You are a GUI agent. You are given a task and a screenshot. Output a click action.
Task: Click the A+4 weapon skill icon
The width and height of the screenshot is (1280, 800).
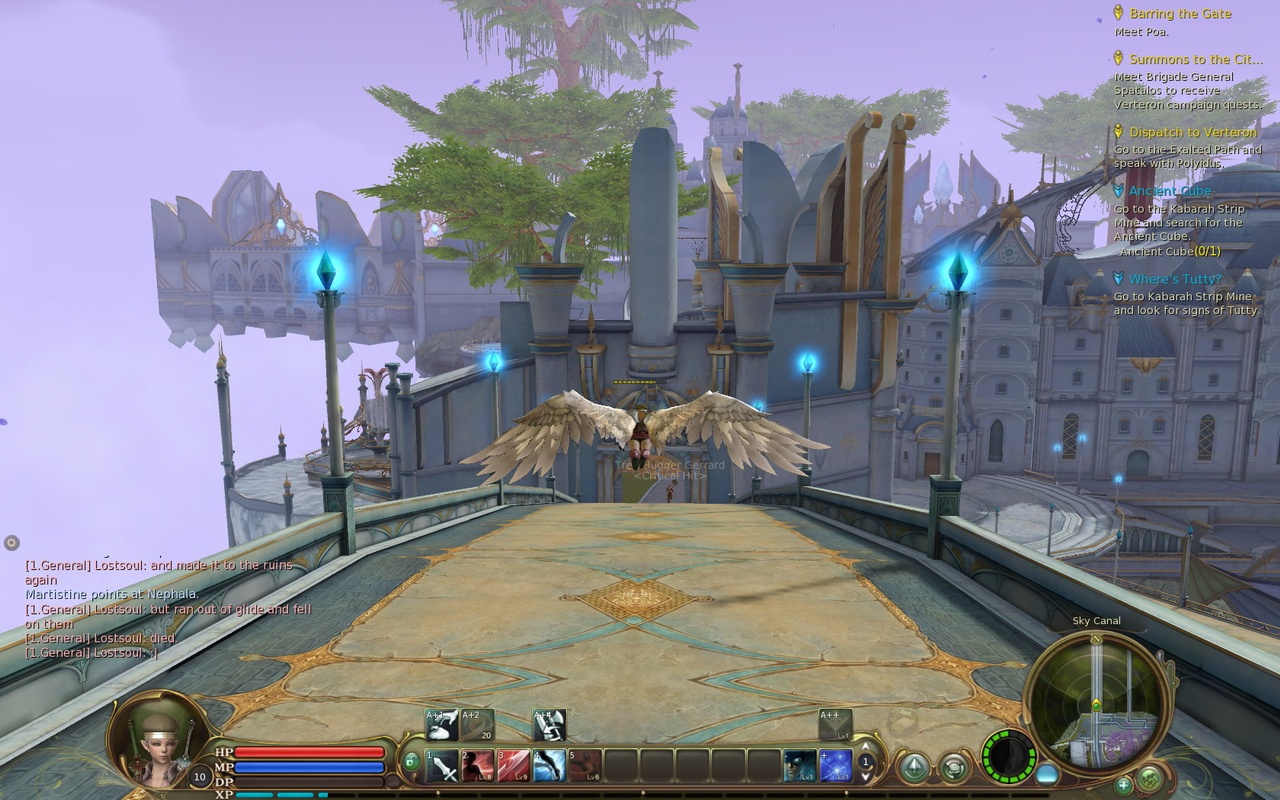click(548, 723)
